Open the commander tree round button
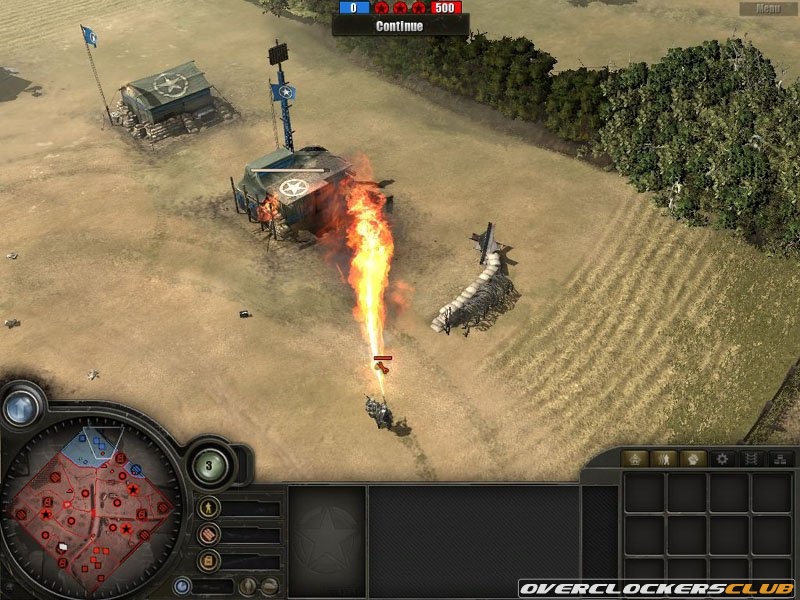 tap(211, 464)
